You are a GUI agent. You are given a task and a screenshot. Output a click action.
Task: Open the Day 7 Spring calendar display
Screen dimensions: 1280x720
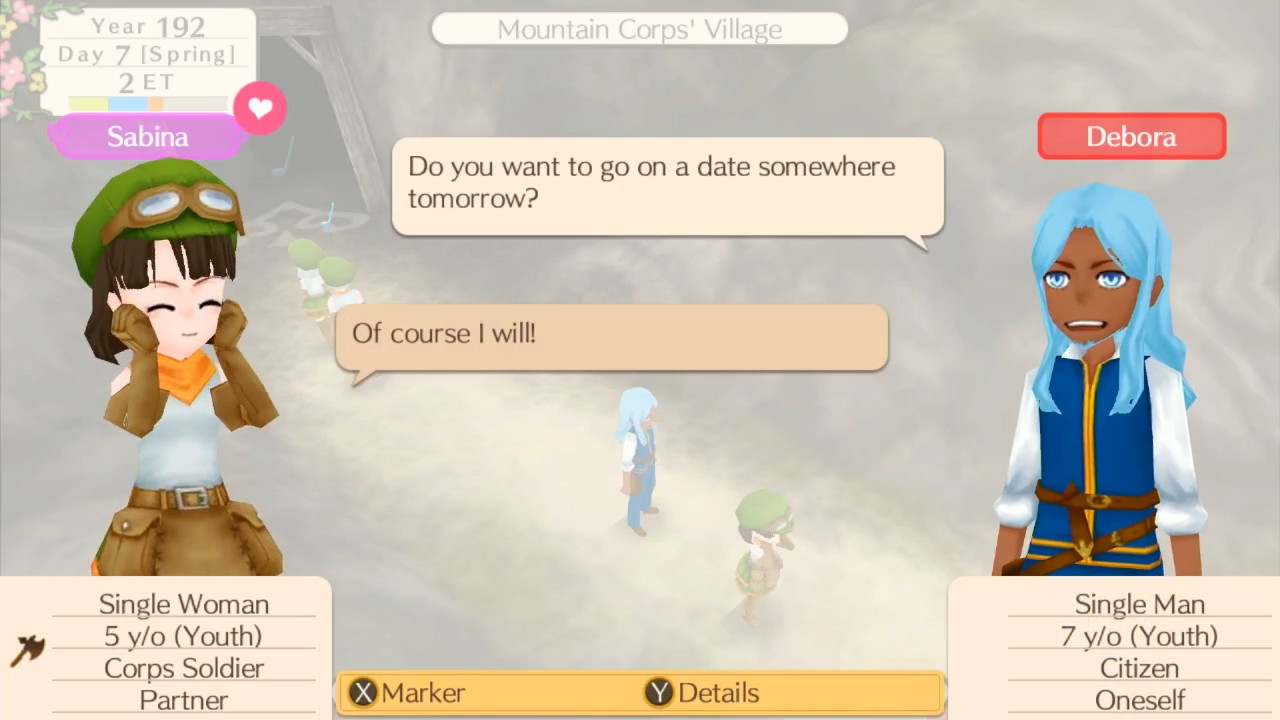click(x=146, y=54)
